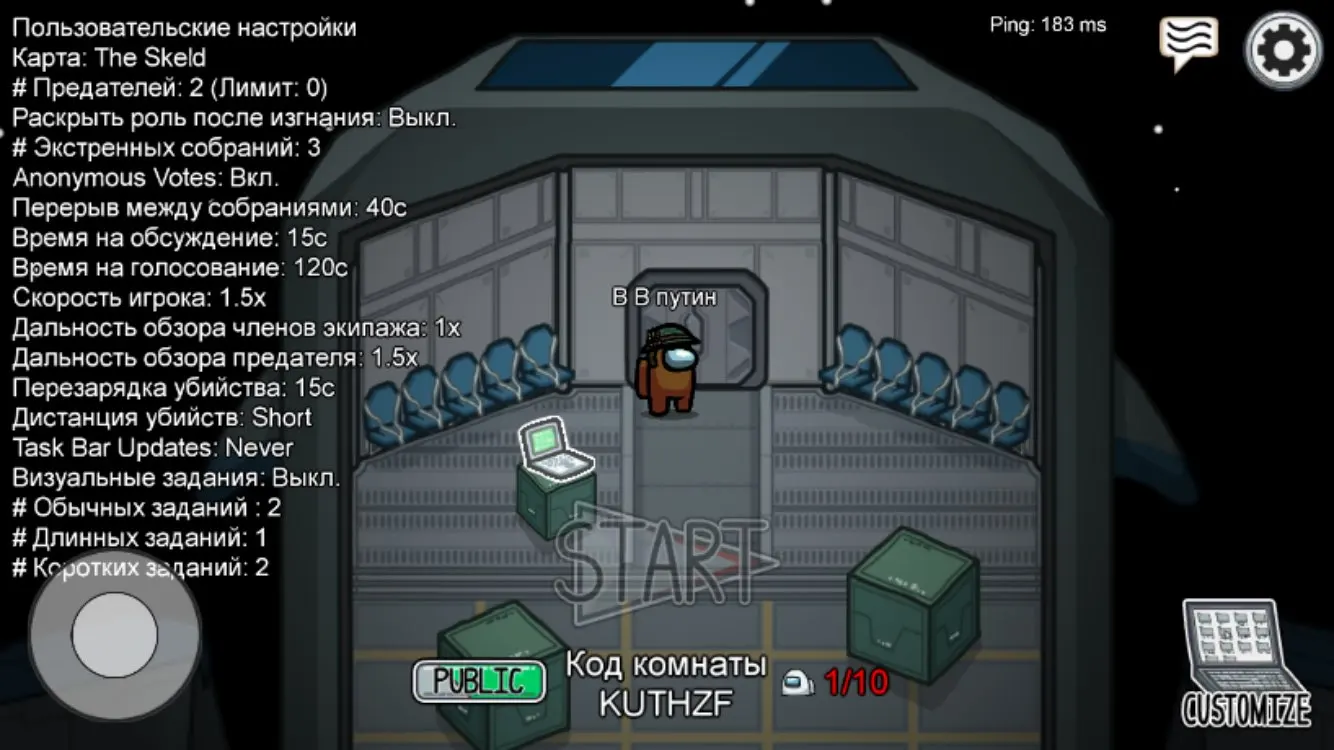Screen dimensions: 1334x750
Task: Open the gear settings menu
Action: [1283, 48]
